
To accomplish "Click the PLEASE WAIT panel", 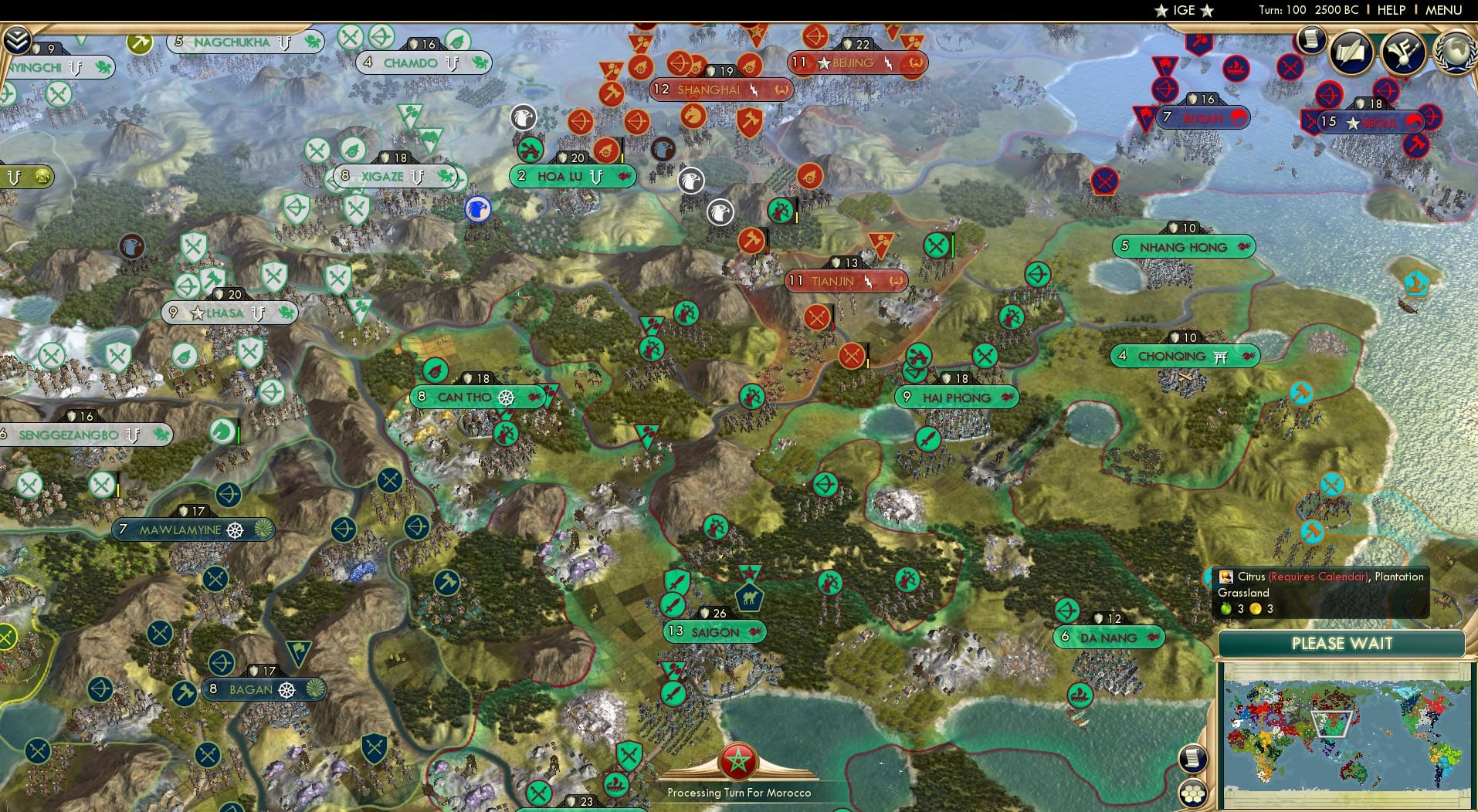I will coord(1343,643).
